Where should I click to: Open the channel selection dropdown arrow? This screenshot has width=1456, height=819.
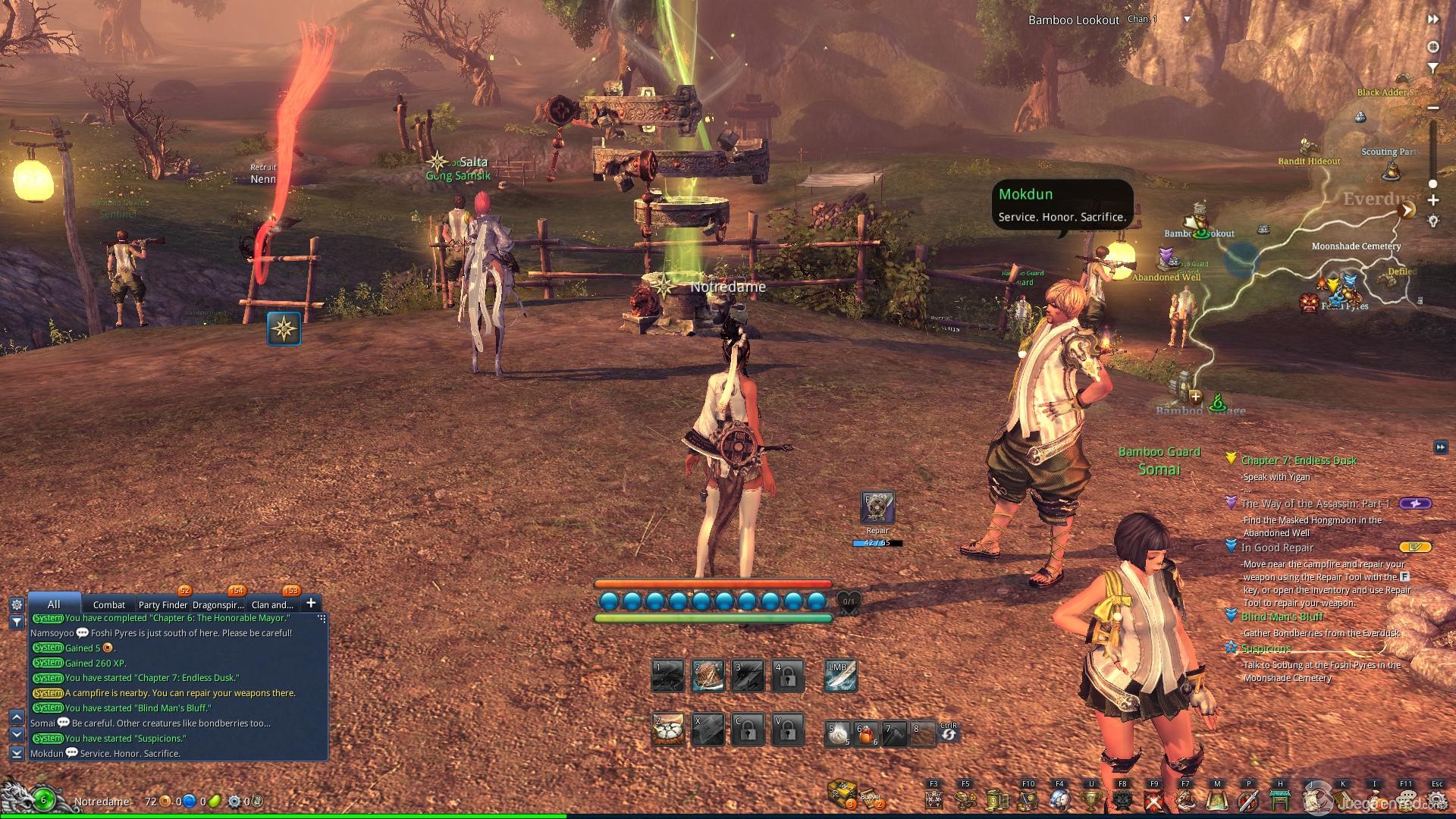[x=1187, y=20]
